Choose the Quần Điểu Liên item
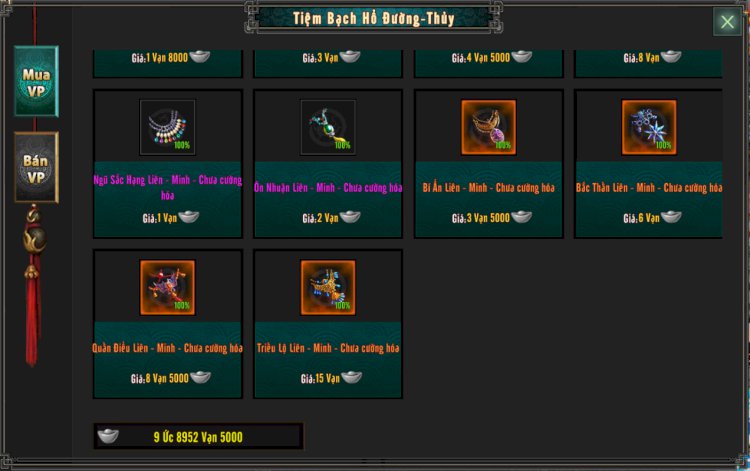Screen dimensions: 750x471 [x=167, y=288]
